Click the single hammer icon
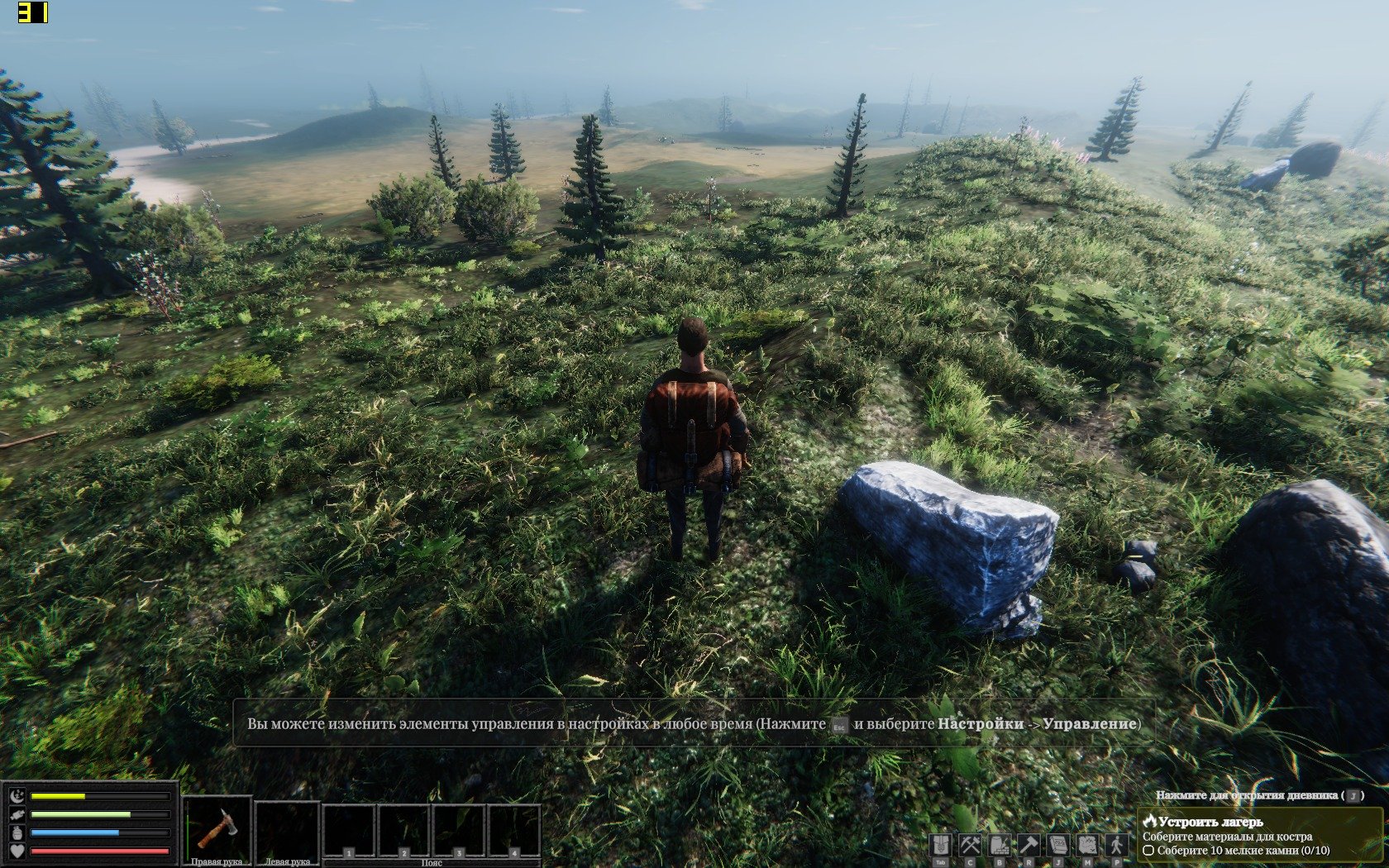This screenshot has height=868, width=1389. [1029, 845]
